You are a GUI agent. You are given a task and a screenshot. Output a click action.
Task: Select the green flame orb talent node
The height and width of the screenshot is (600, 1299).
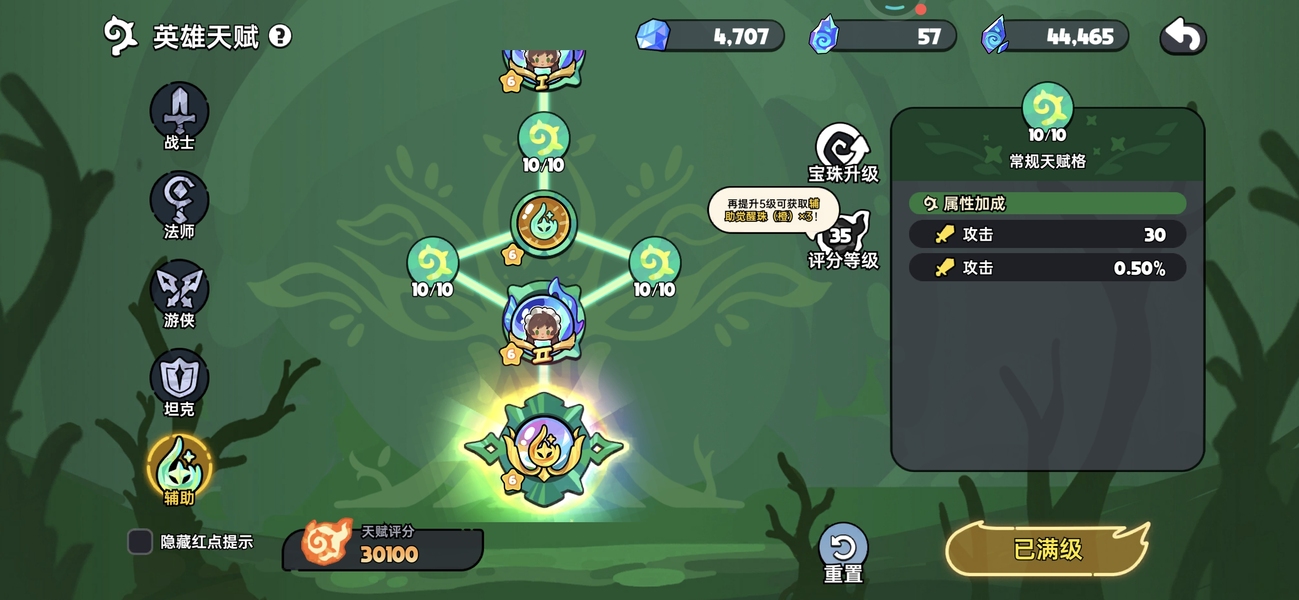point(543,223)
